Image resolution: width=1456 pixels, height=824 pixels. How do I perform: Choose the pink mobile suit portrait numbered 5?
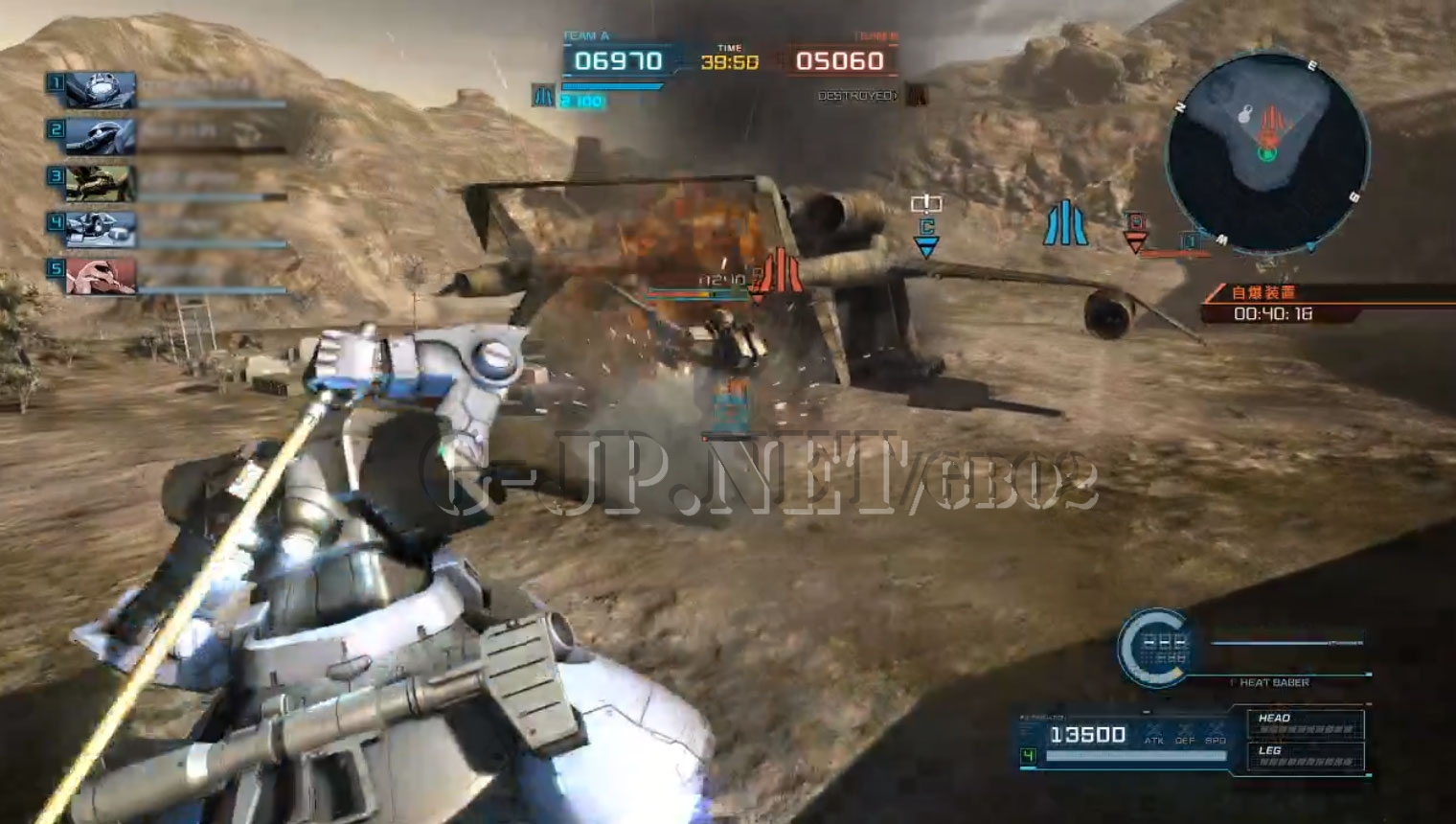[x=100, y=276]
